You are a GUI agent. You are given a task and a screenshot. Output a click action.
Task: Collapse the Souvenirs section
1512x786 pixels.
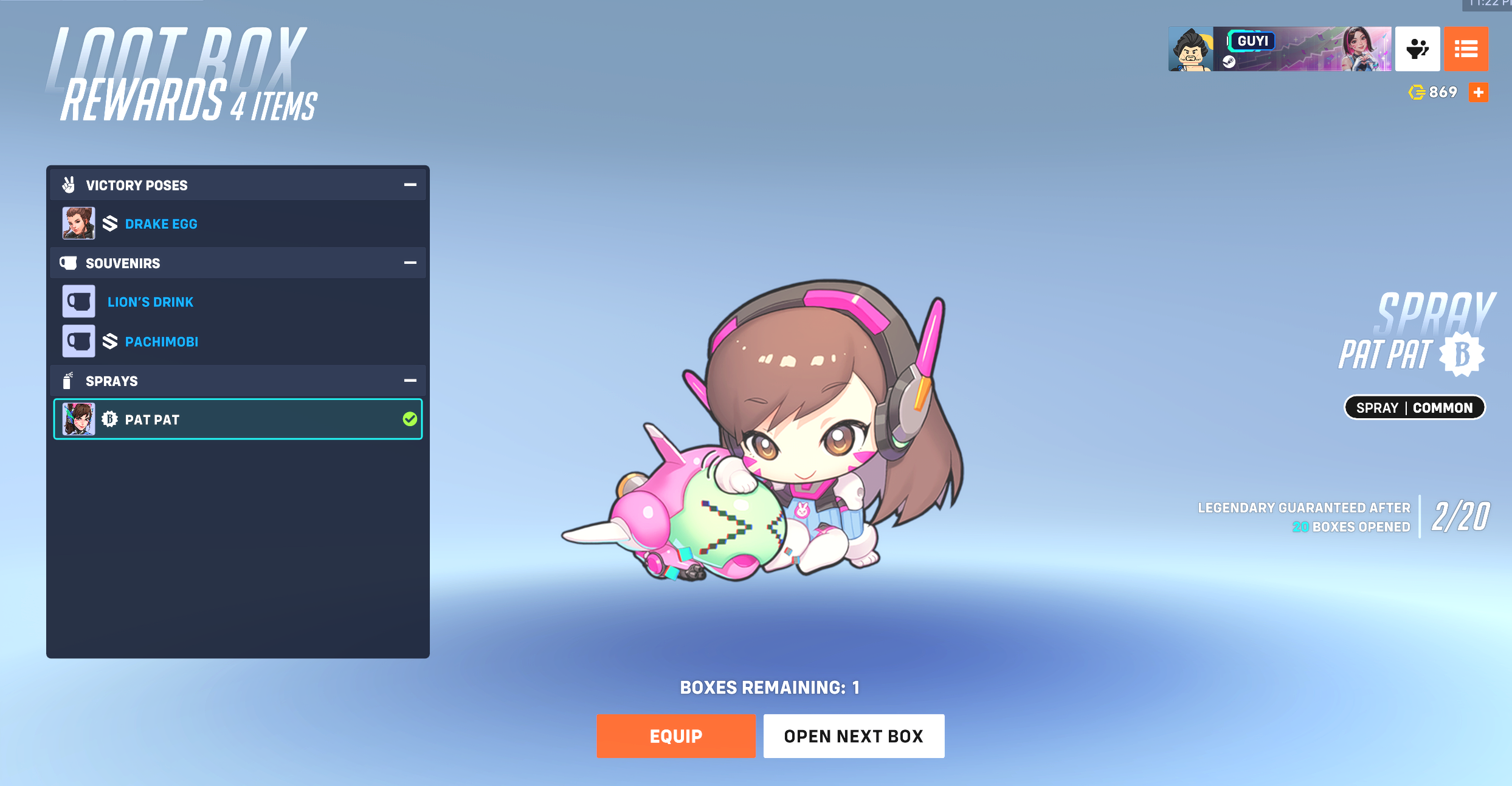(410, 263)
